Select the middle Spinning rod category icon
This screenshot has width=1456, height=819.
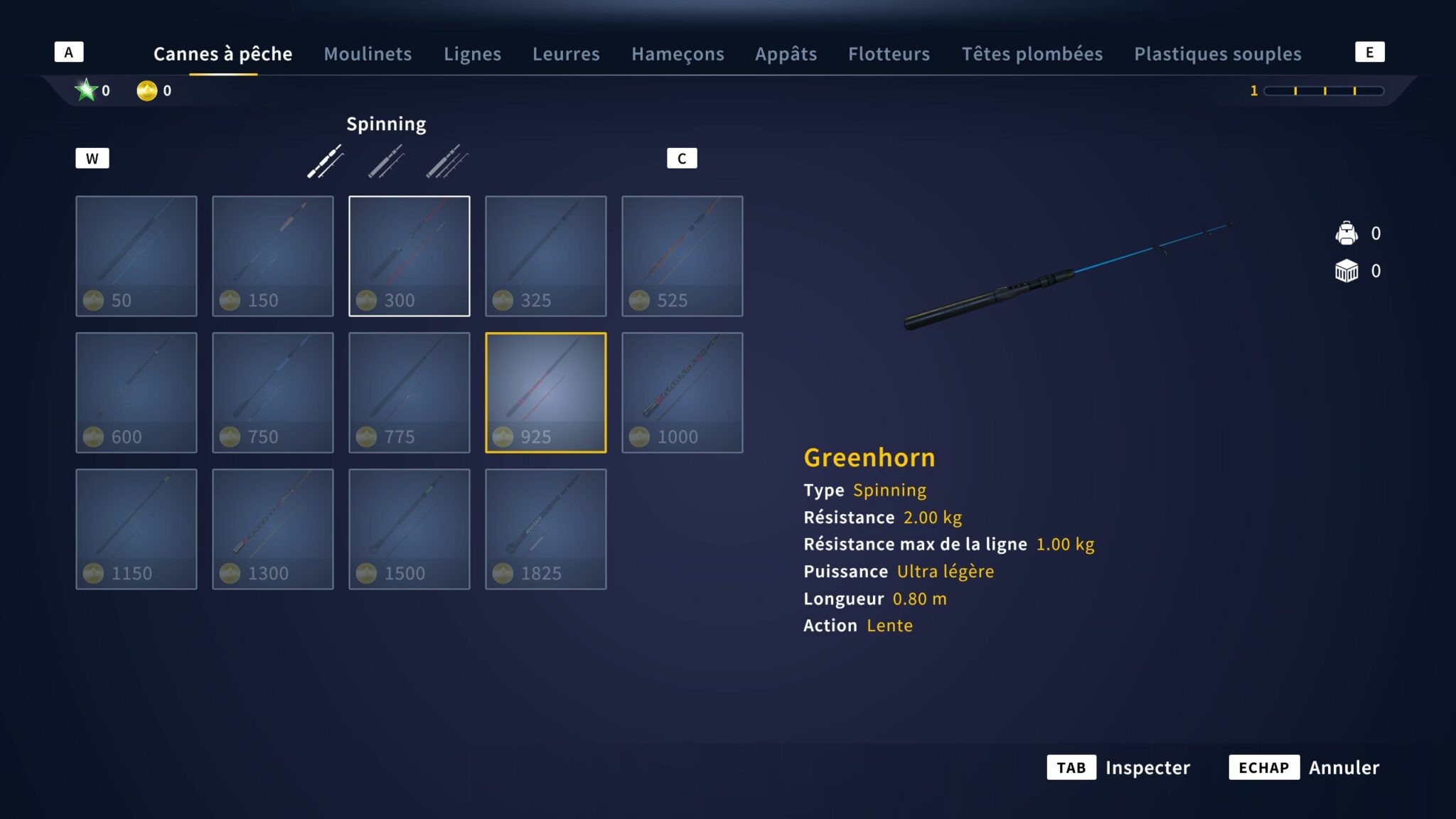[386, 162]
